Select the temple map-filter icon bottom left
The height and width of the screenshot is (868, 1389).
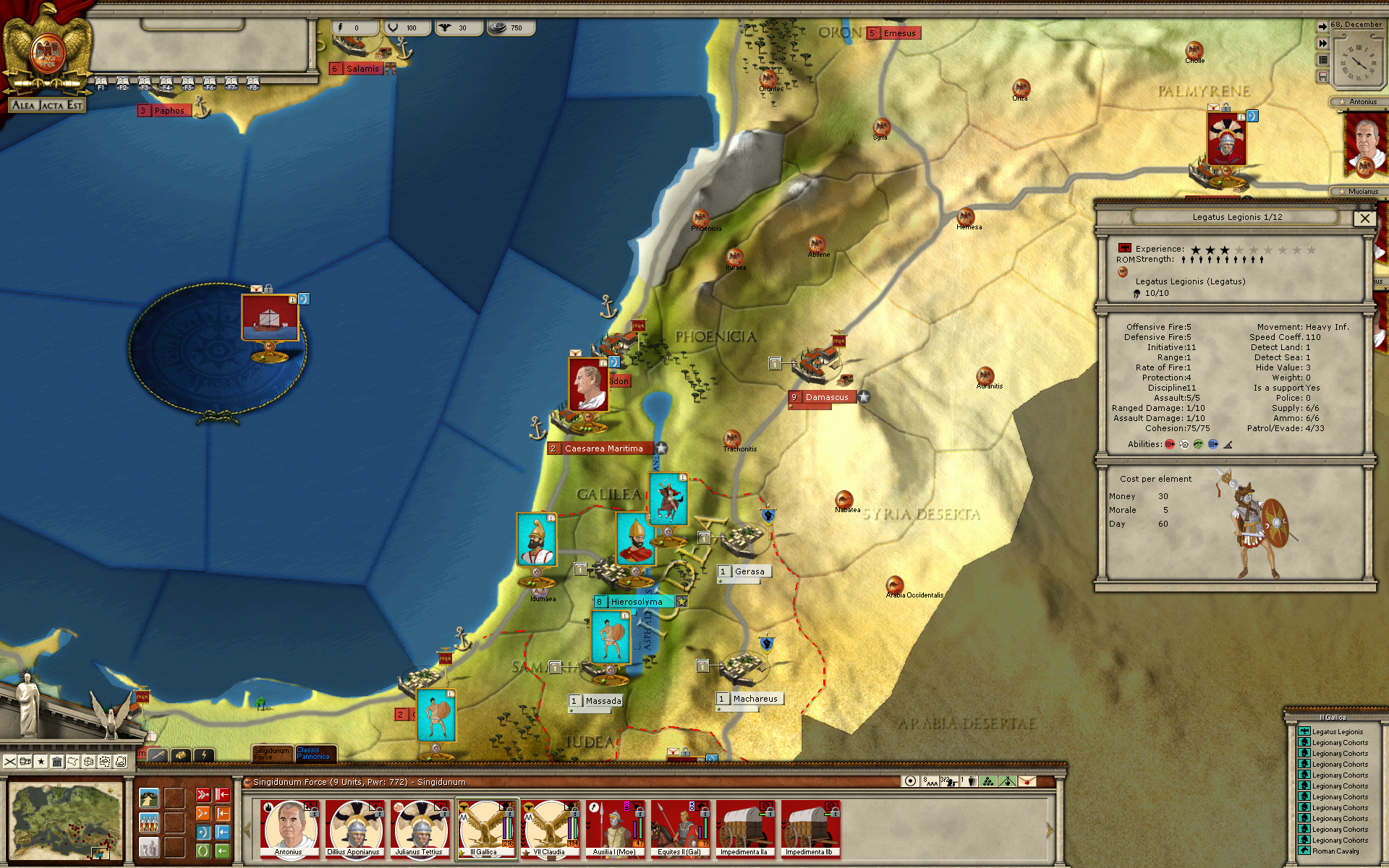click(58, 762)
